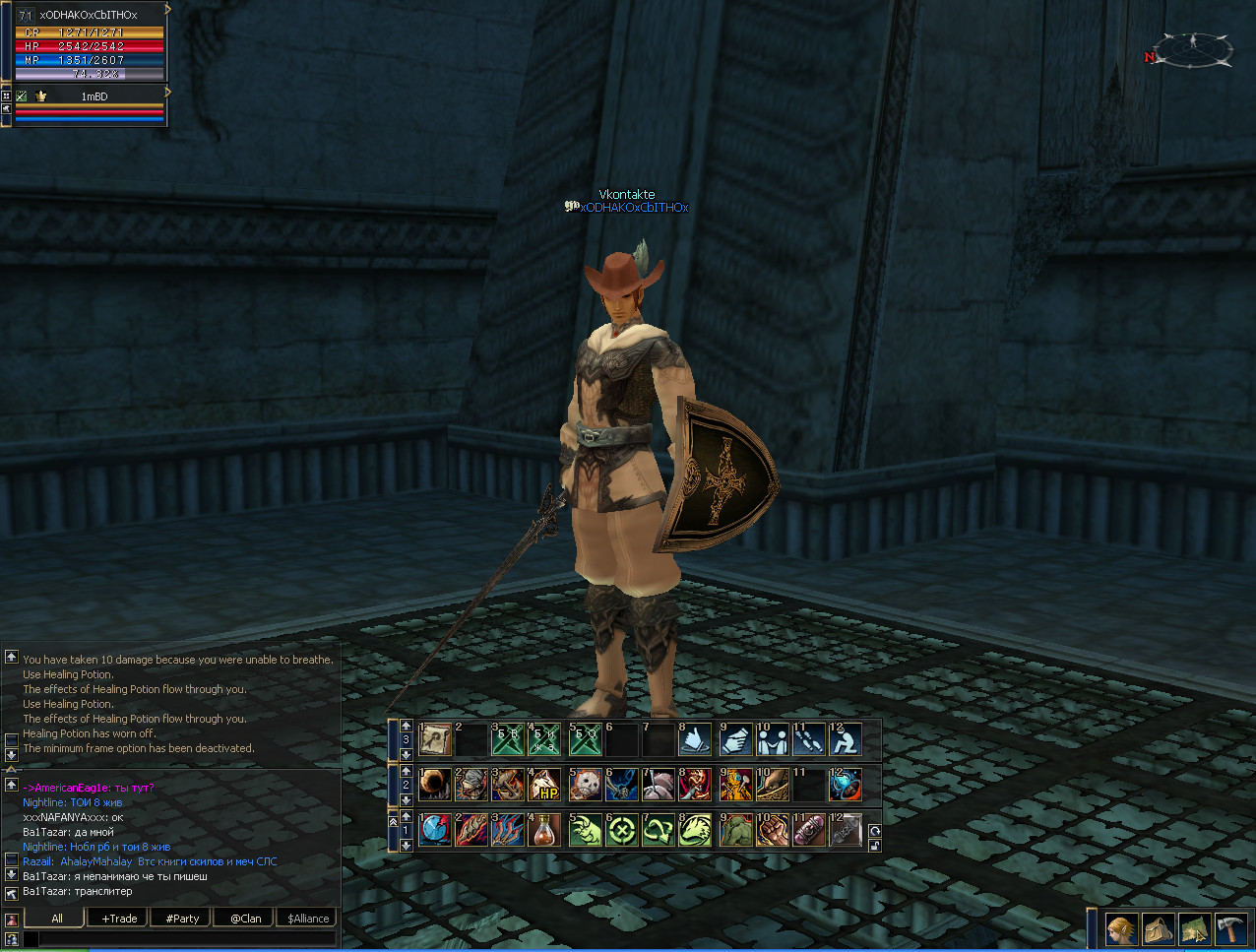1256x952 pixels.
Task: Open the character status elf head icon
Action: coord(1120,929)
